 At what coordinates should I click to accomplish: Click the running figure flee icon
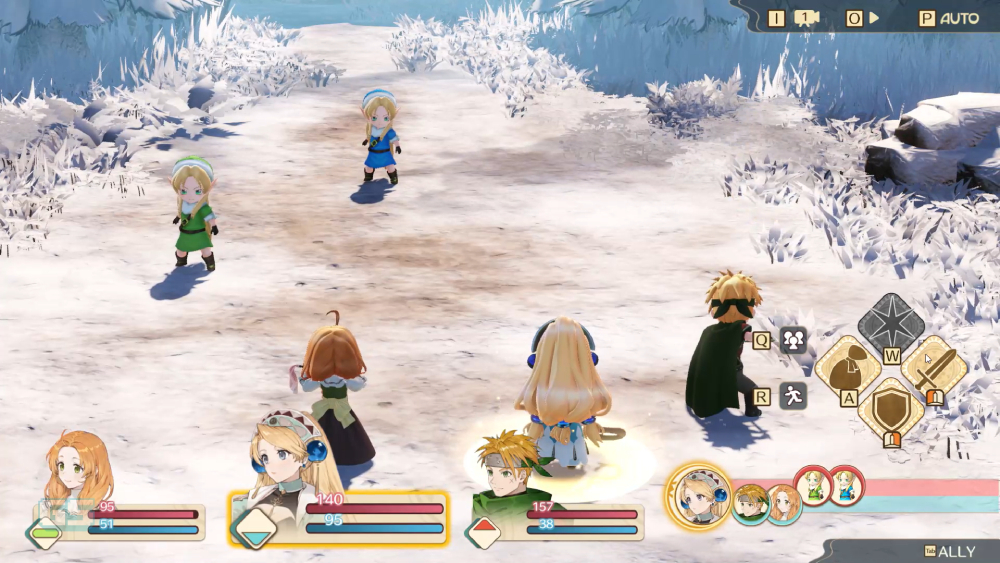[x=793, y=396]
